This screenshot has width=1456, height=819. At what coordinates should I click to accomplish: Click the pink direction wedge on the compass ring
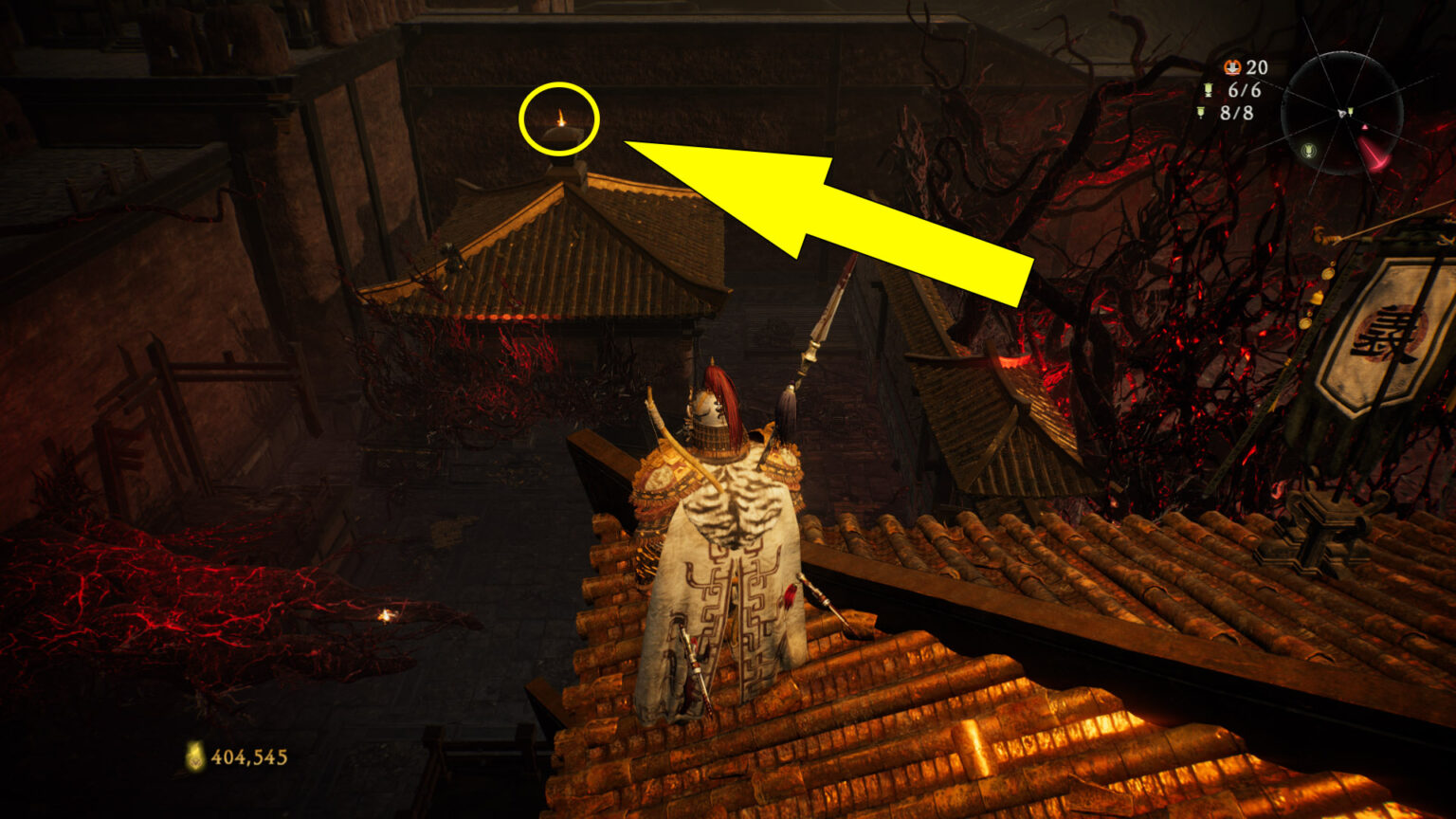(1374, 155)
